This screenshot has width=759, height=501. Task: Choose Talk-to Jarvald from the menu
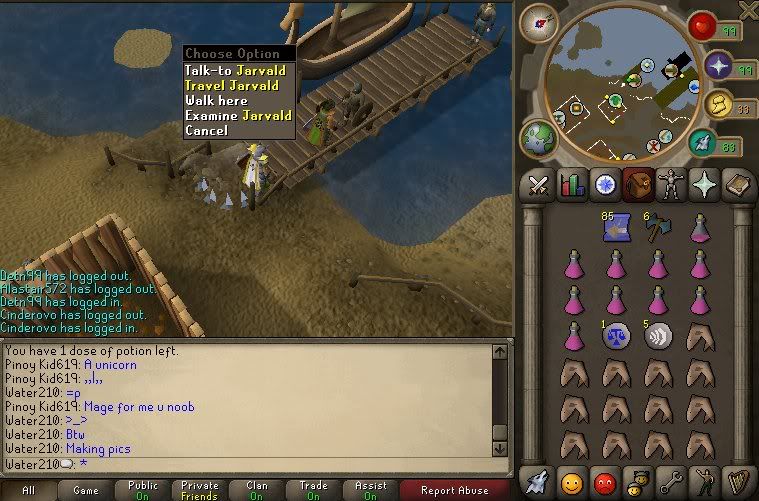(235, 70)
